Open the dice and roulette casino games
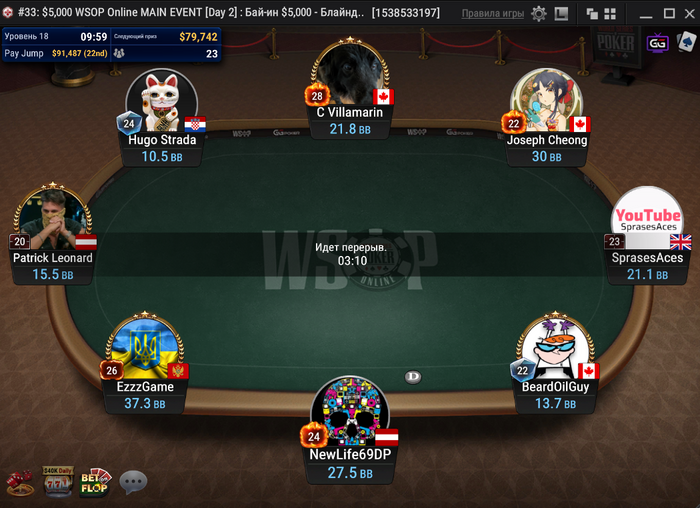Image resolution: width=700 pixels, height=508 pixels. [x=19, y=483]
